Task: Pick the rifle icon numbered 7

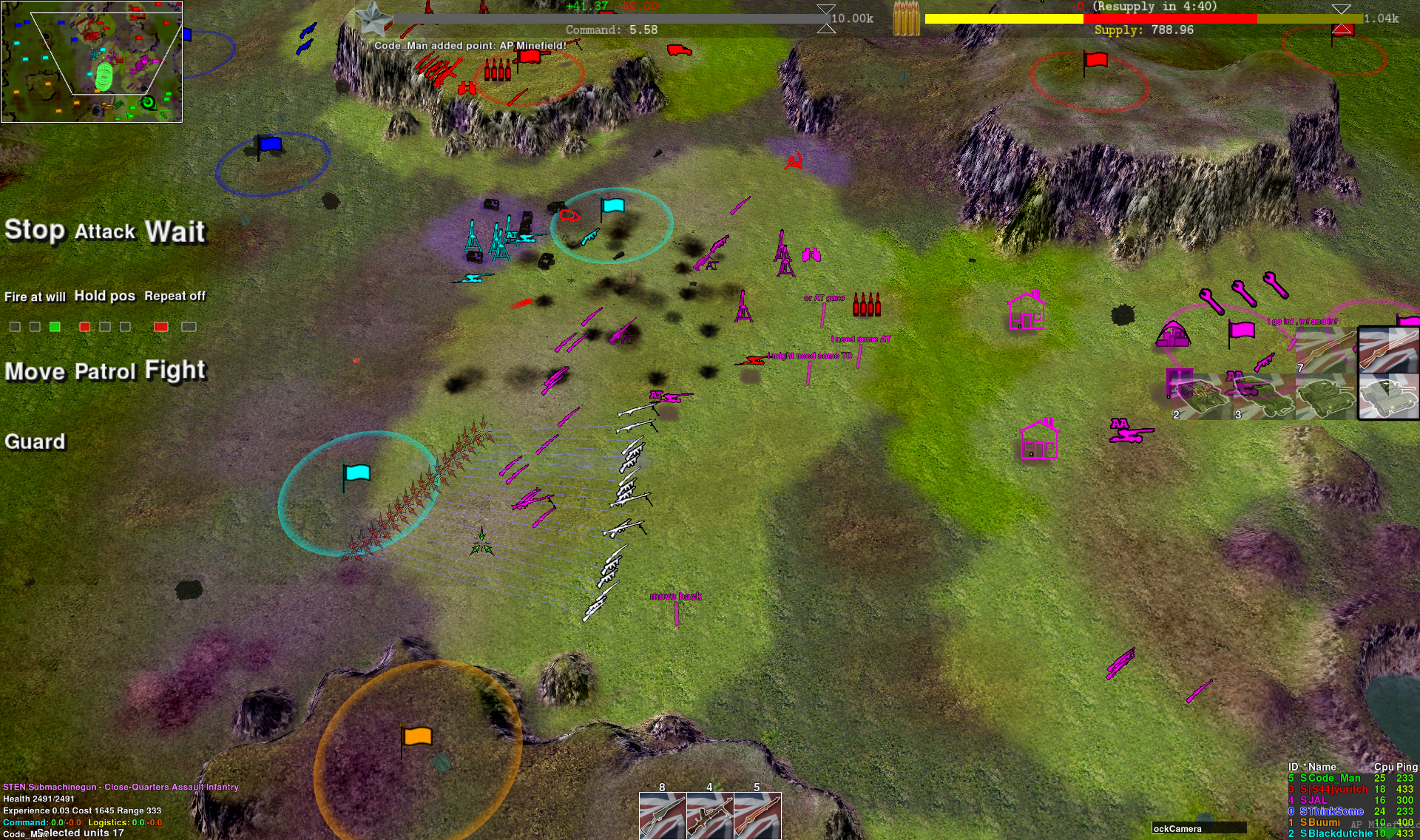Action: (1326, 349)
